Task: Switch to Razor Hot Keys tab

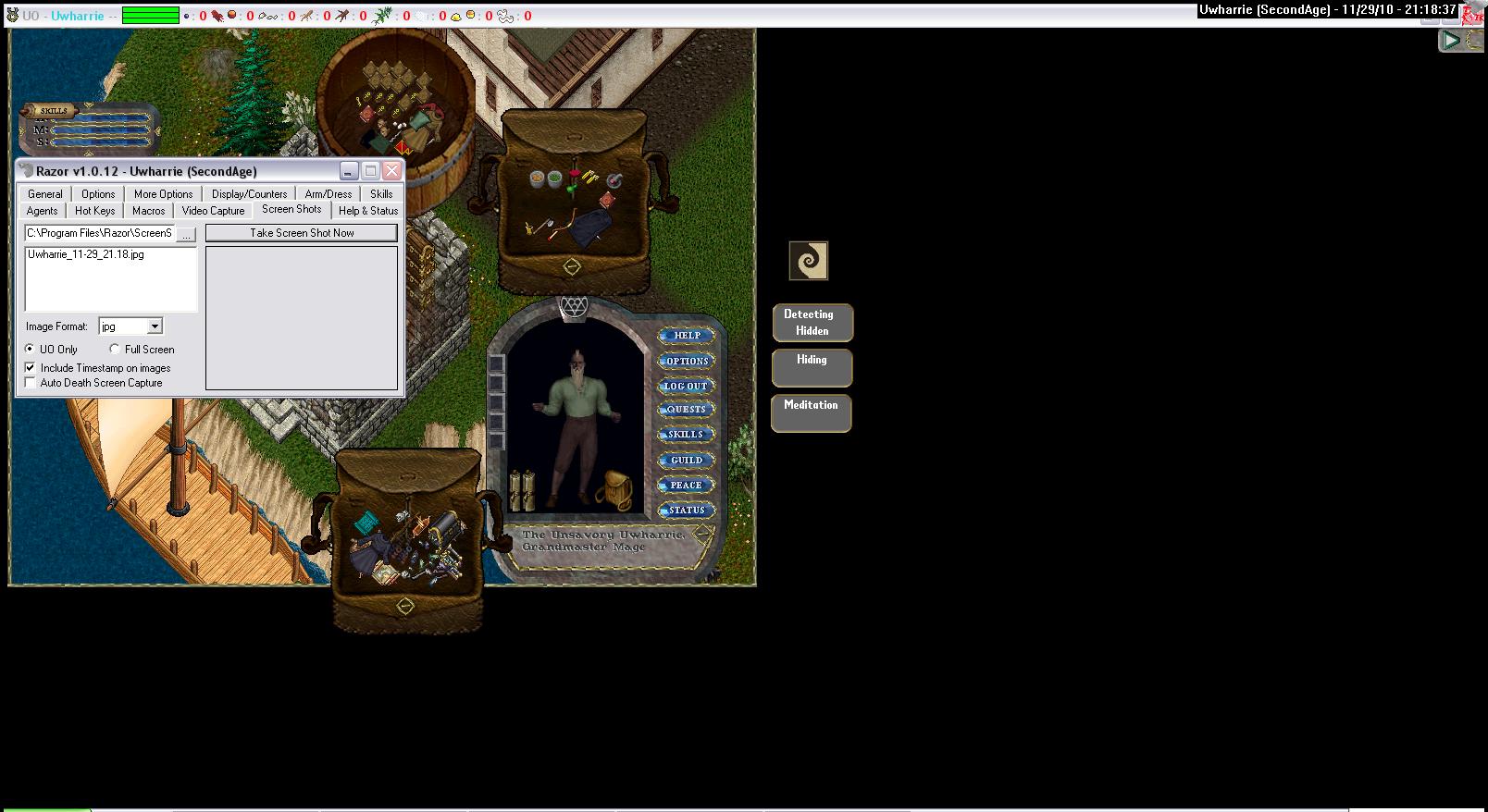Action: point(95,211)
